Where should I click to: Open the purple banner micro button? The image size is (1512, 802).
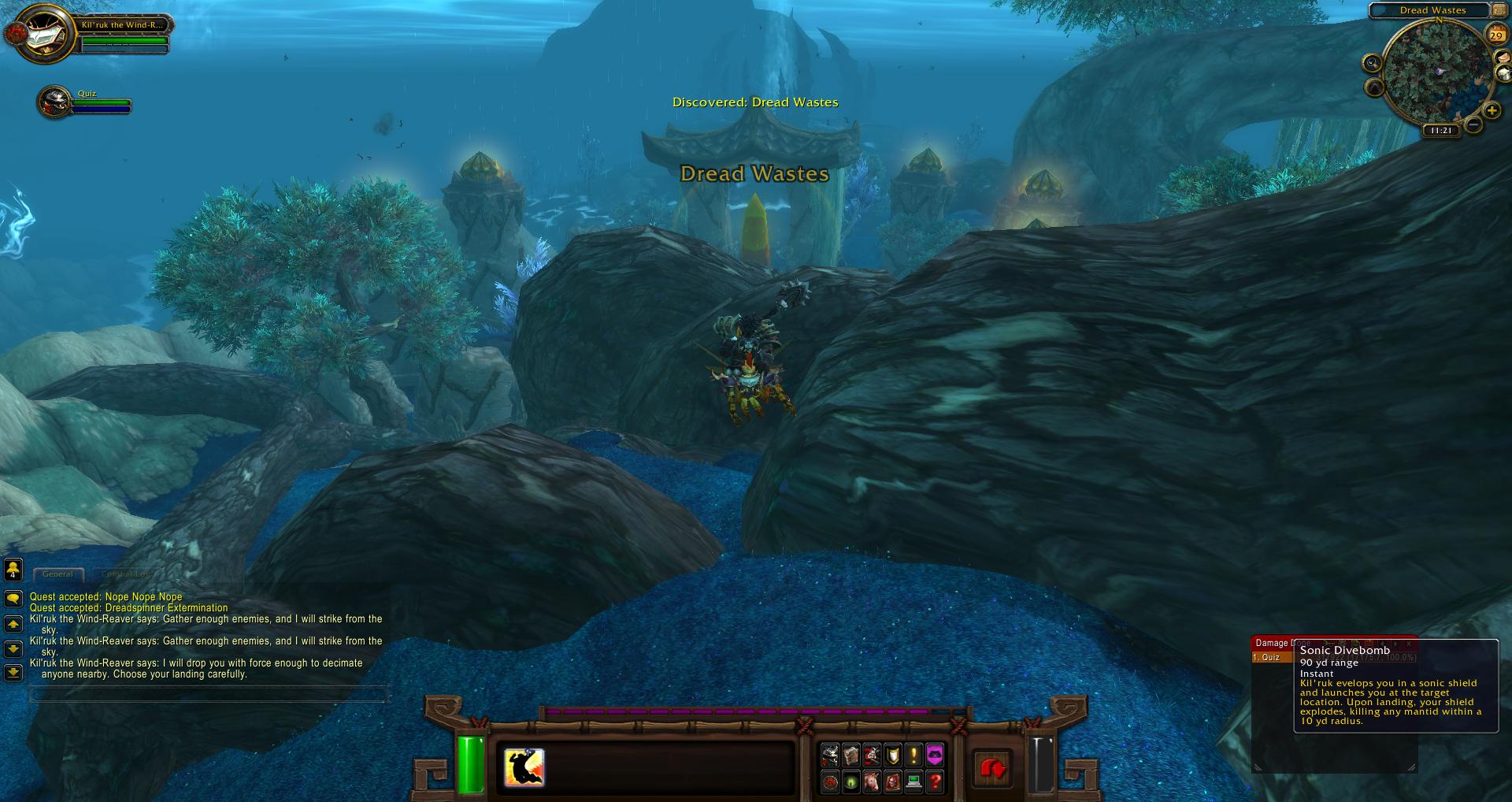pyautogui.click(x=935, y=756)
